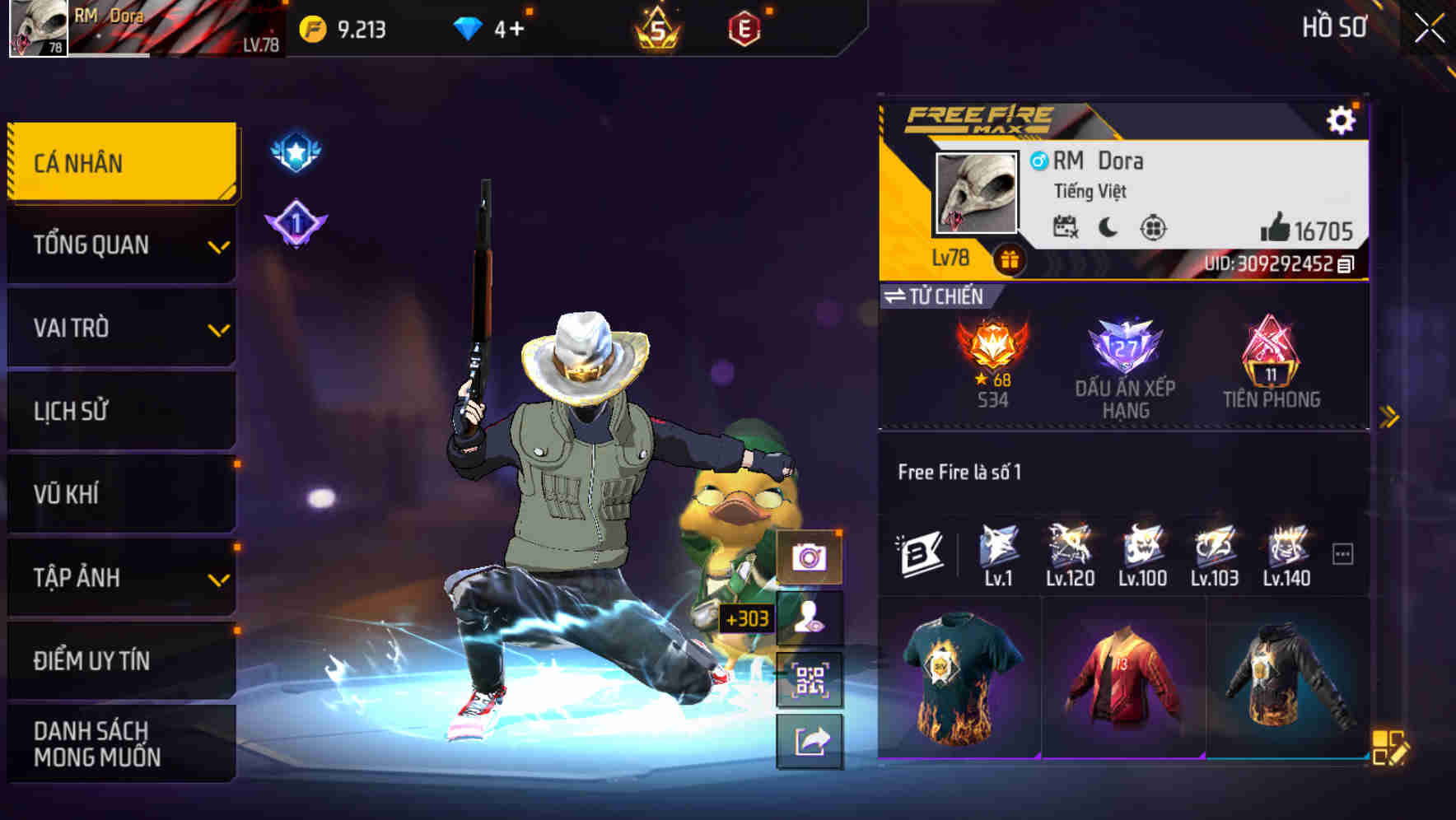Click the camera snapshot icon

pos(810,557)
